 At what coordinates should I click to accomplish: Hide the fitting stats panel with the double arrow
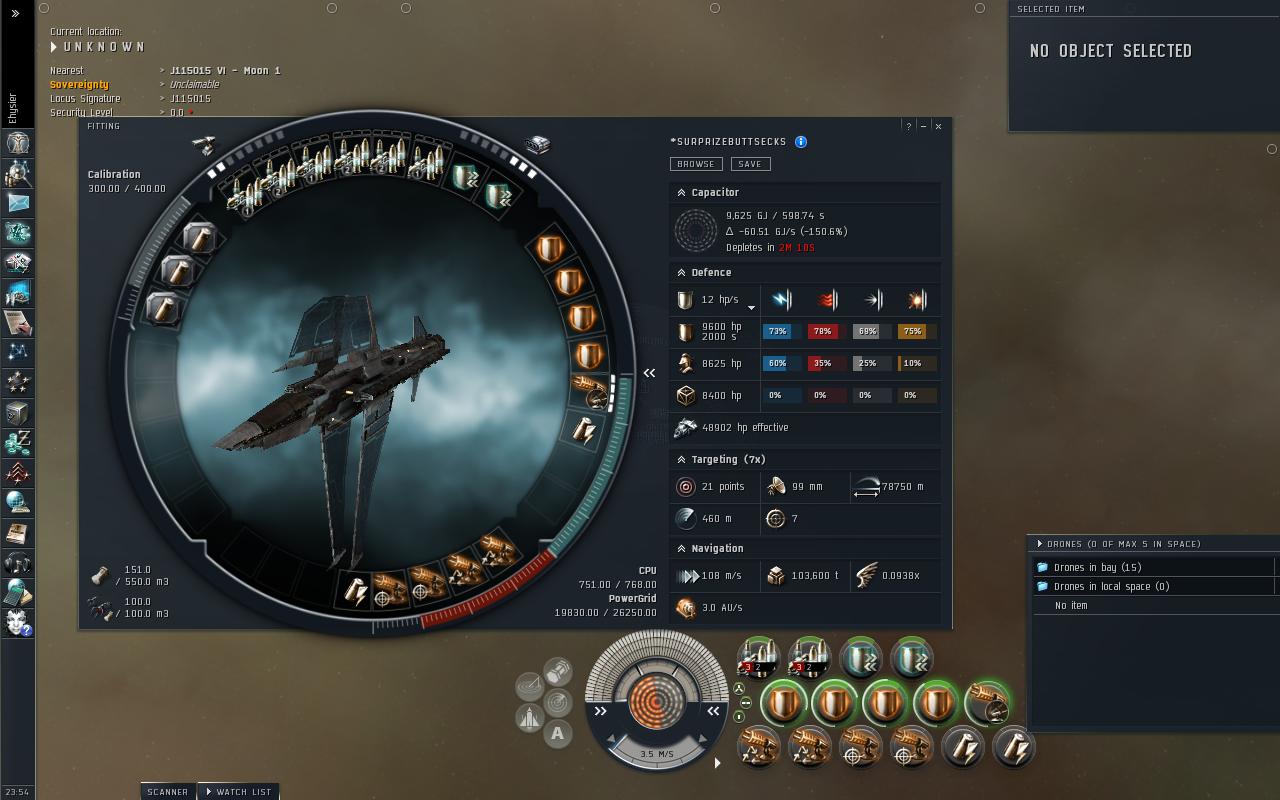click(649, 373)
